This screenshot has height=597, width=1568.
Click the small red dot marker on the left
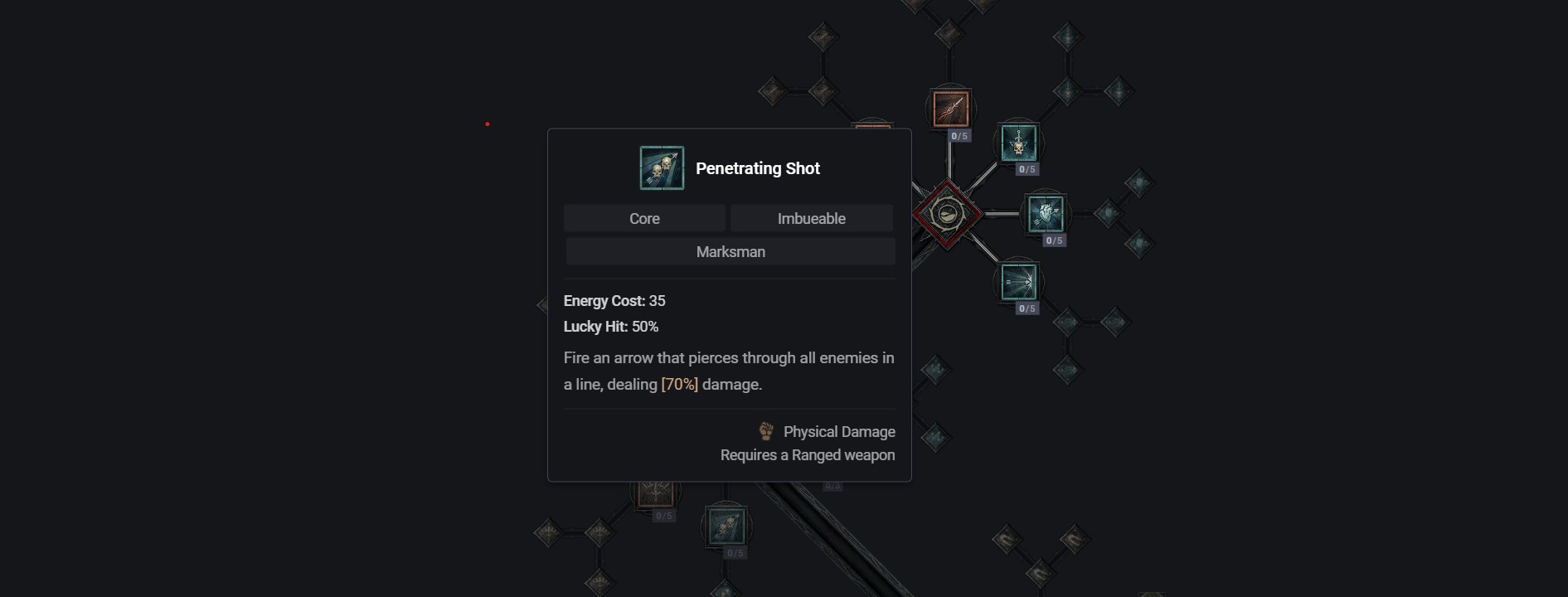tap(488, 123)
